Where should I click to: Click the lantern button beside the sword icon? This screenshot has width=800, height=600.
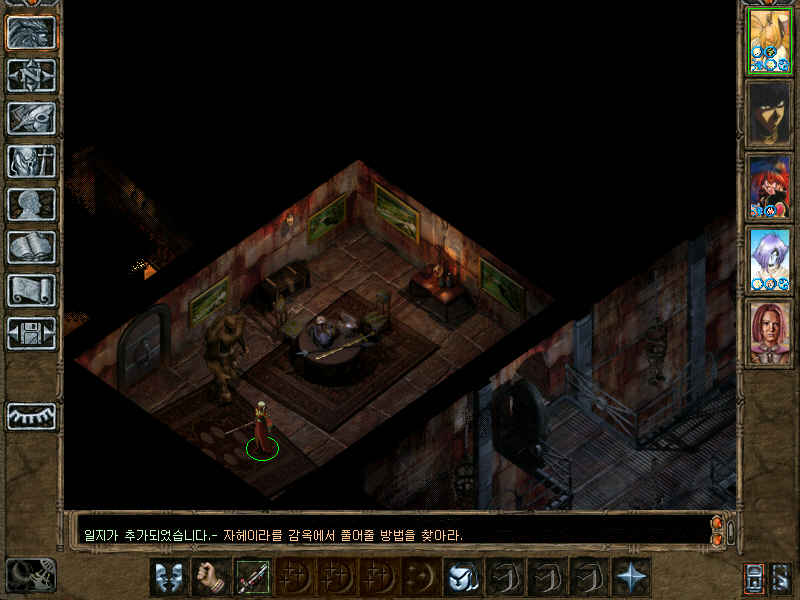(x=753, y=577)
